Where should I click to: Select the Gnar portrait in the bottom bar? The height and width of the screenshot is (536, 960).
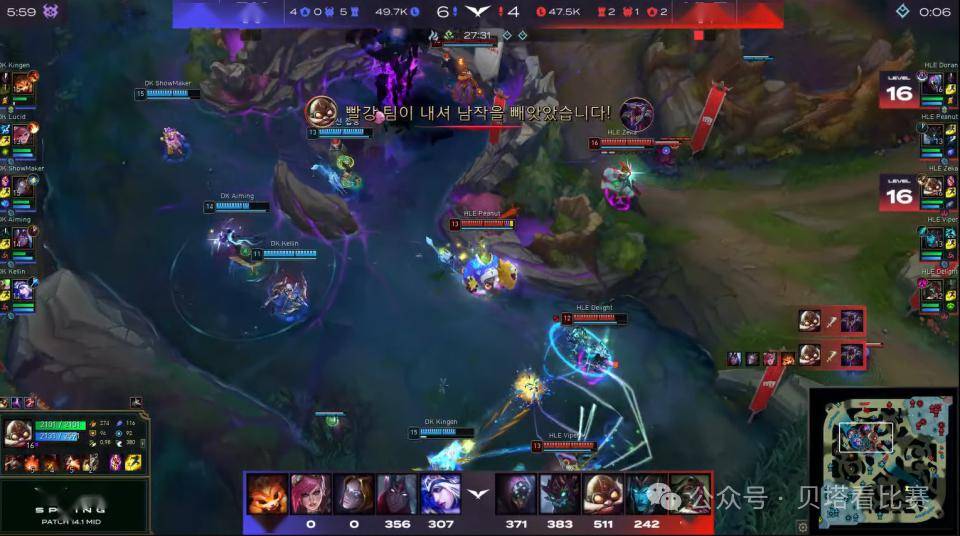pyautogui.click(x=267, y=494)
